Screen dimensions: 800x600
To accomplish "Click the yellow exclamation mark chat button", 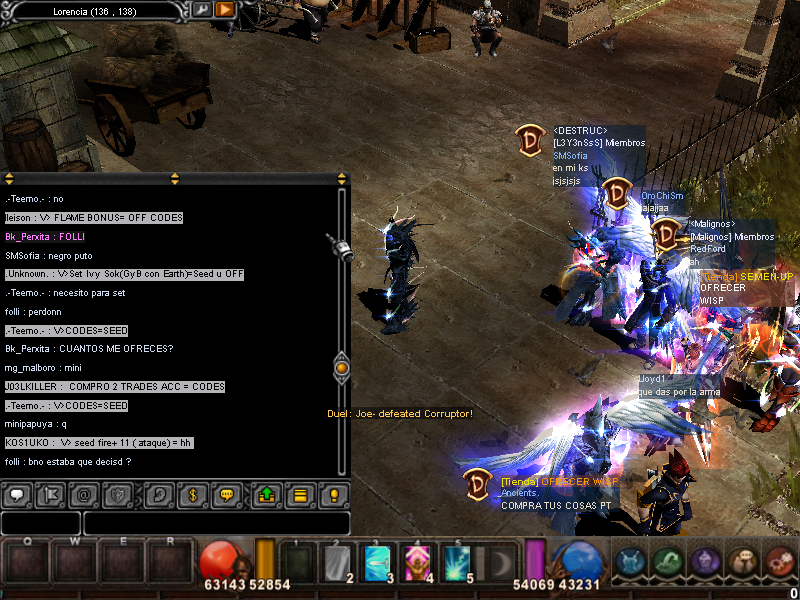I will (x=333, y=494).
